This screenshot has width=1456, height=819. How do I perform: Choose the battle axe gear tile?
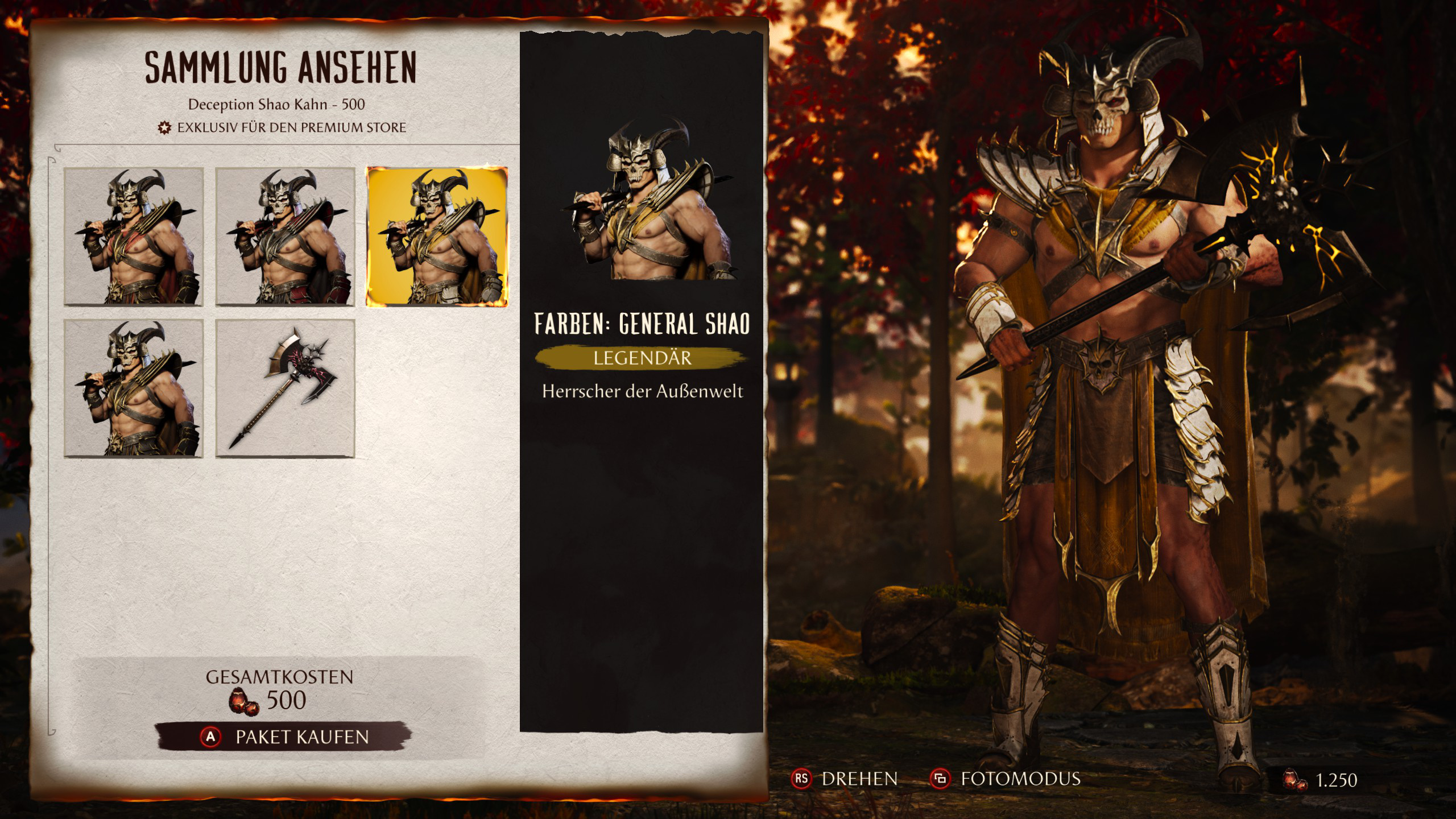[285, 388]
